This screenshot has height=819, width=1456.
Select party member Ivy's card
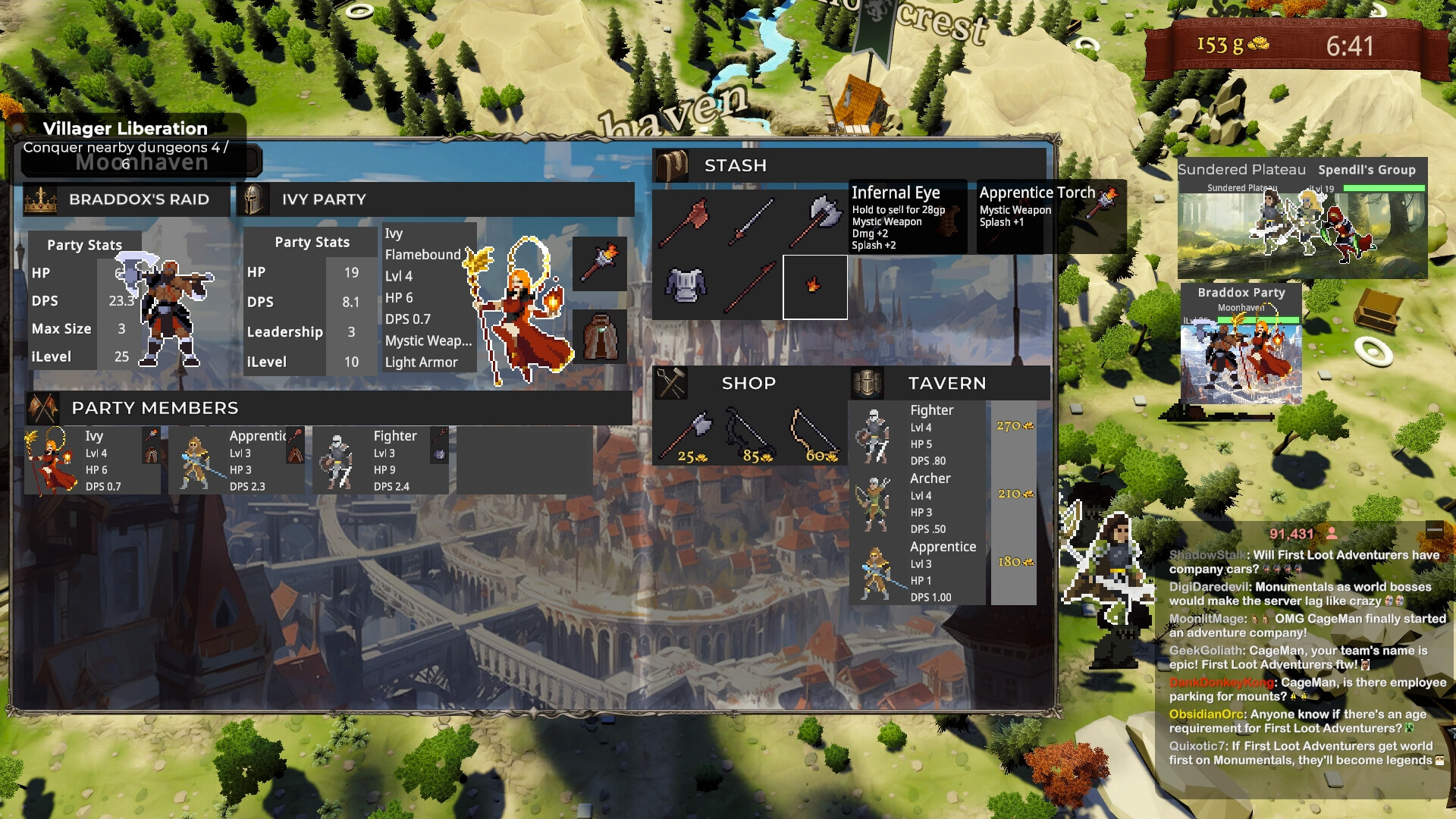tap(93, 460)
